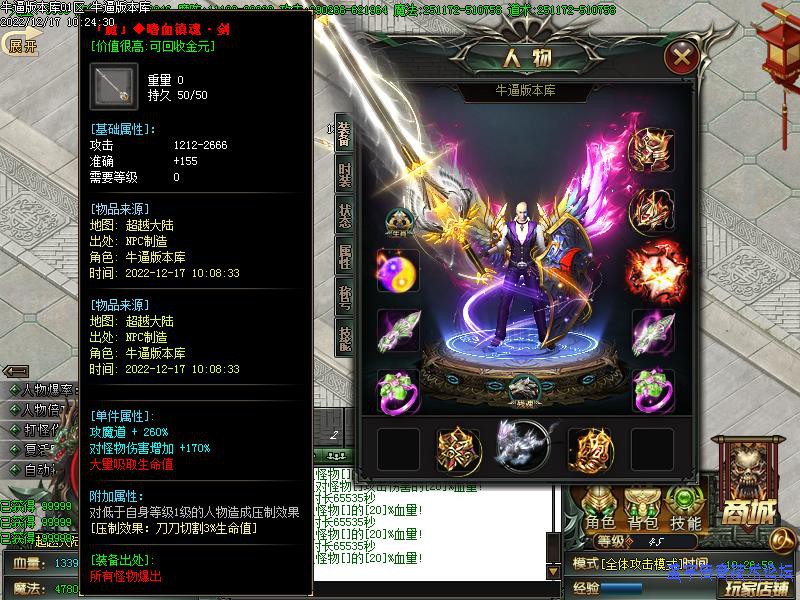This screenshot has width=800, height=600.
Task: Close the 人物 character panel
Action: tap(683, 56)
